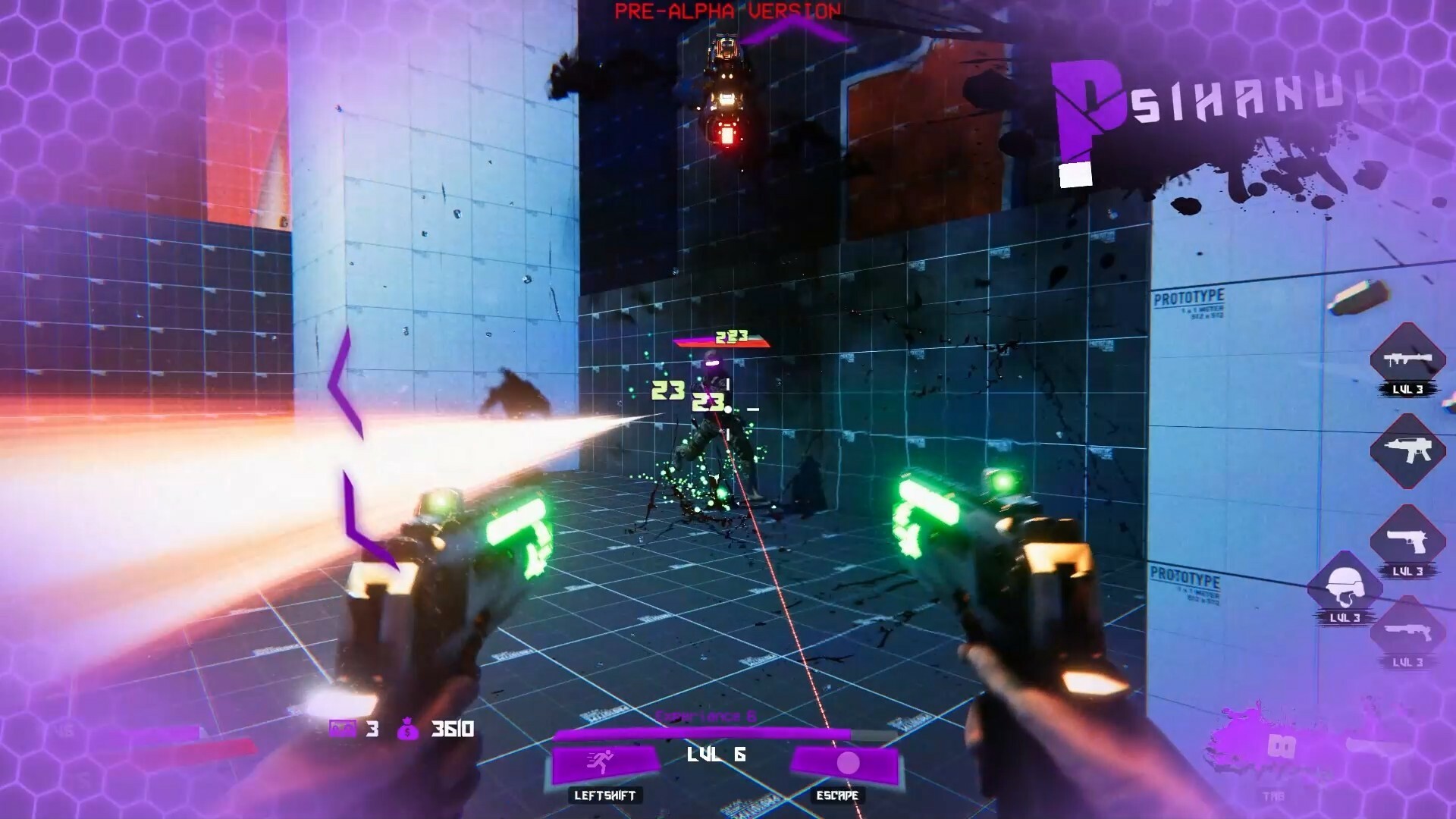Activate the running-man dash ability
Viewport: 1456px width, 819px height.
(604, 763)
